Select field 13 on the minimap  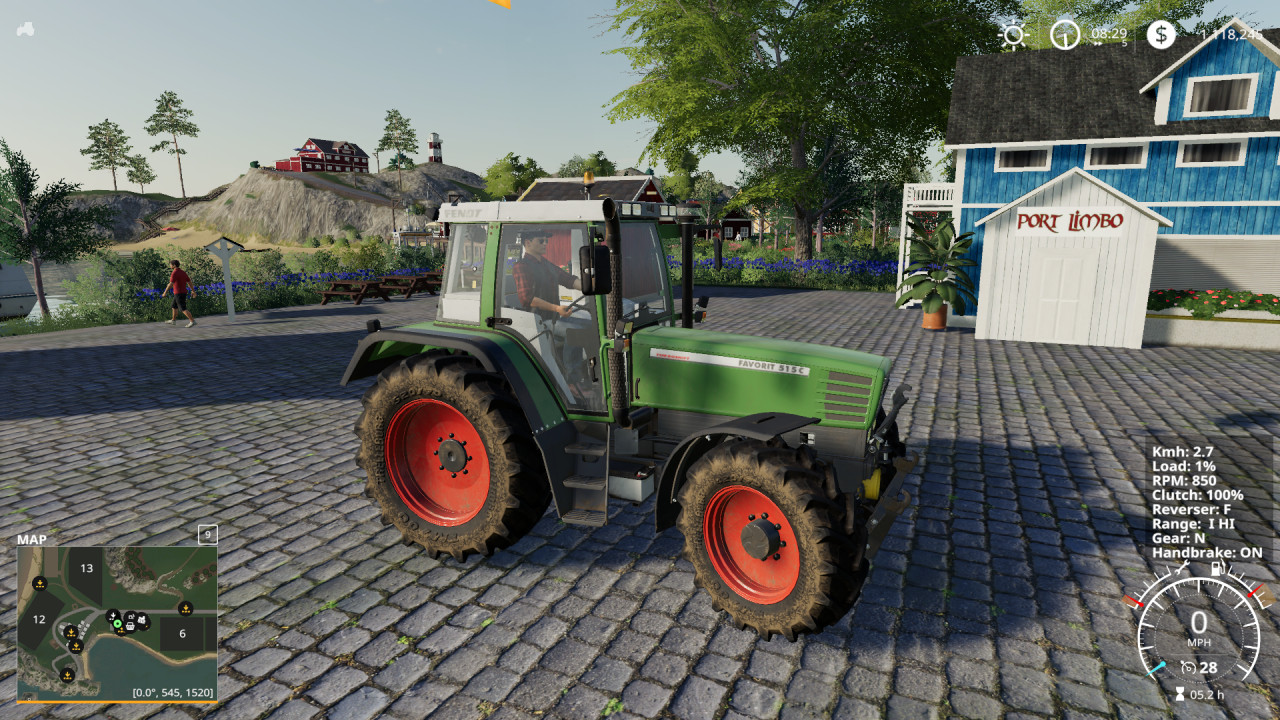pyautogui.click(x=87, y=568)
